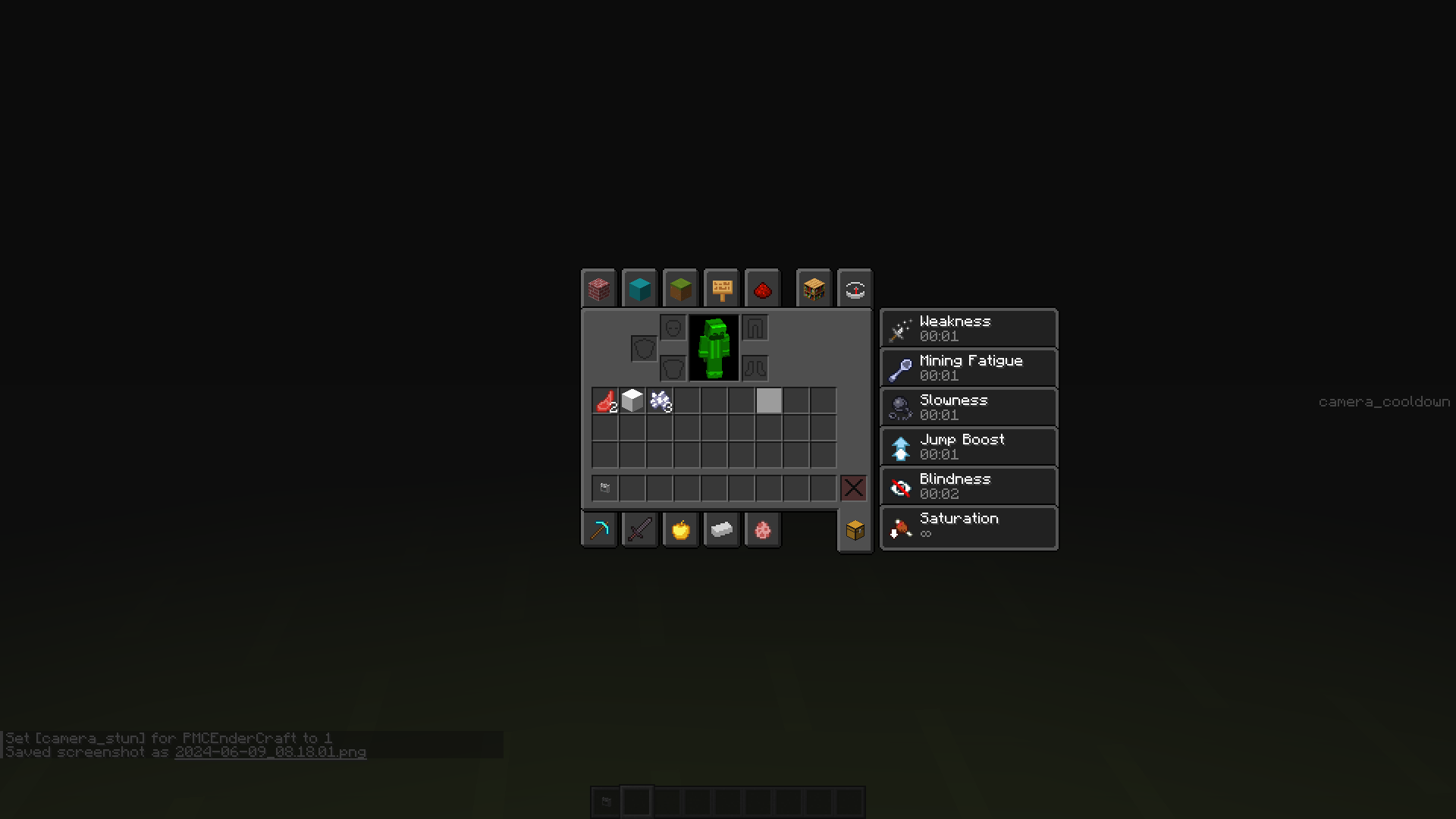This screenshot has height=819, width=1456.
Task: Switch to the brick Construction tab
Action: click(598, 288)
